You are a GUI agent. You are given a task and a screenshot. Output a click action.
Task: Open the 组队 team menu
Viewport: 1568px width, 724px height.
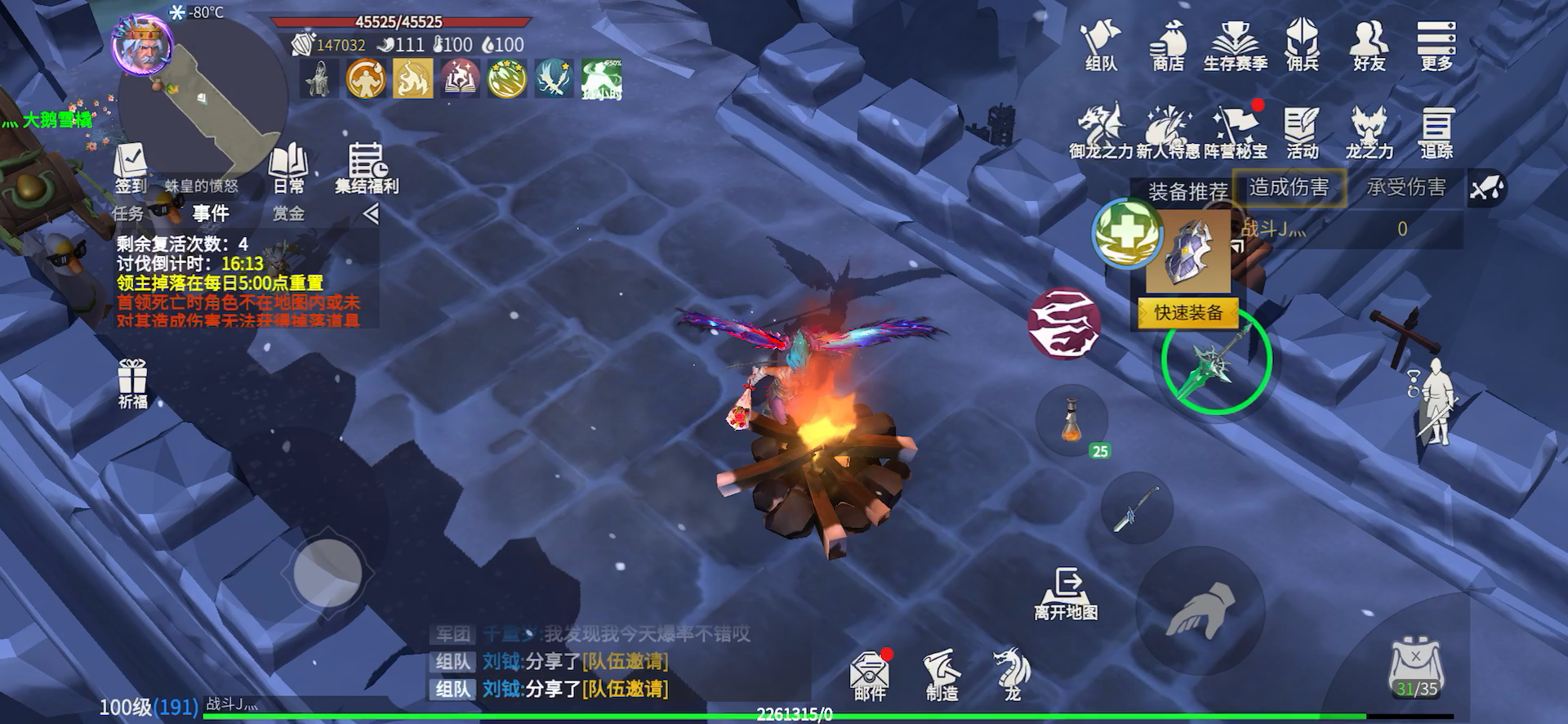click(x=1100, y=47)
